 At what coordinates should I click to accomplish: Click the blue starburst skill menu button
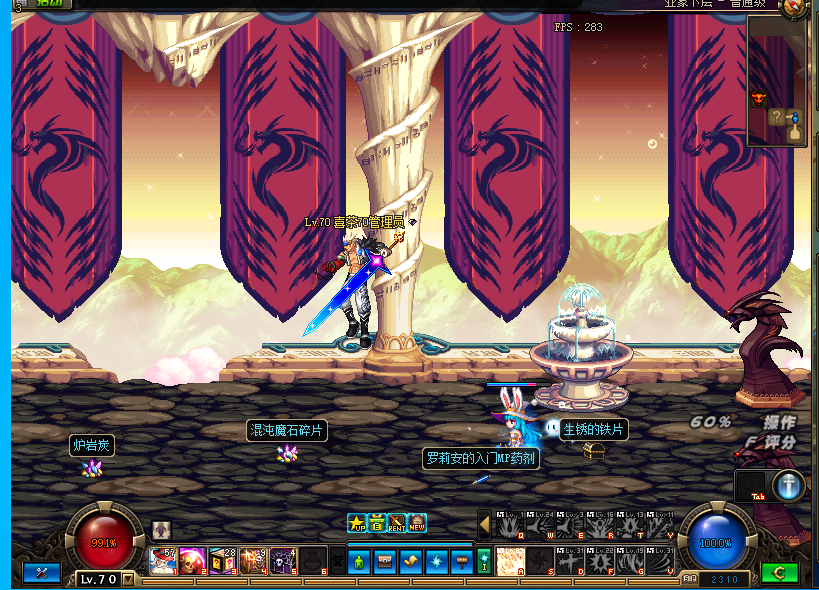coord(436,561)
